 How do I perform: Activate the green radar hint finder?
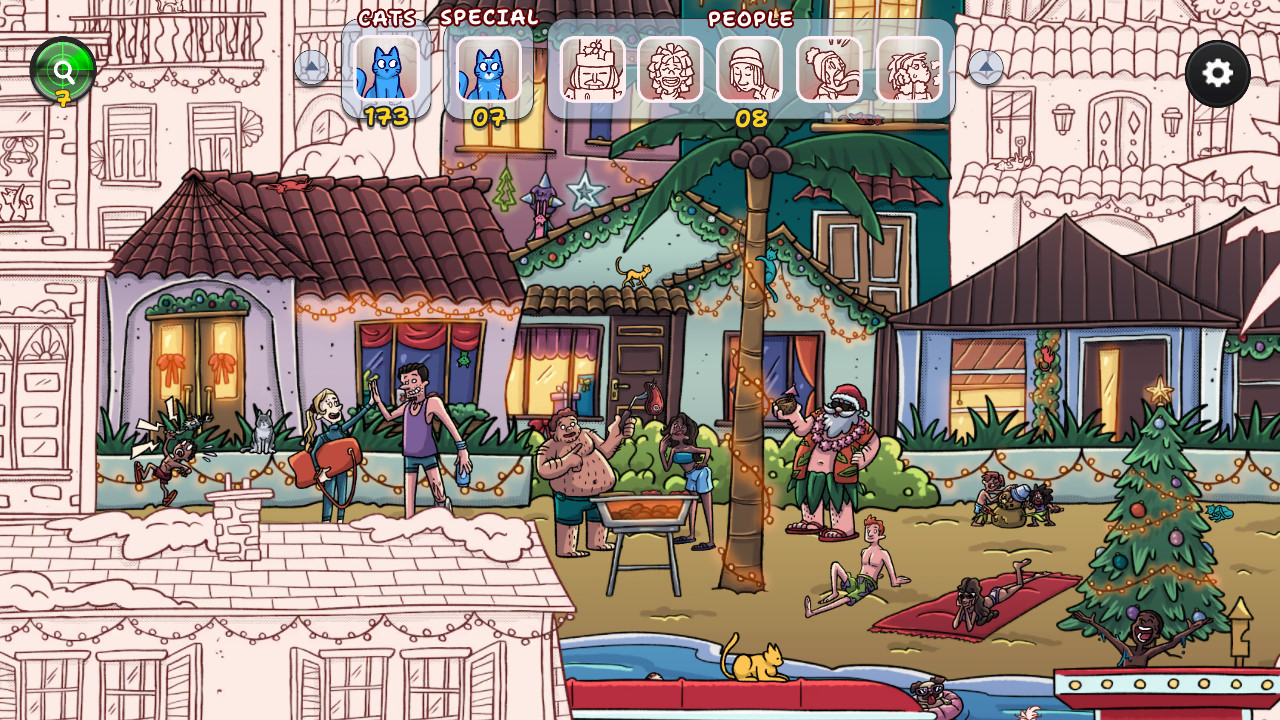pos(62,68)
